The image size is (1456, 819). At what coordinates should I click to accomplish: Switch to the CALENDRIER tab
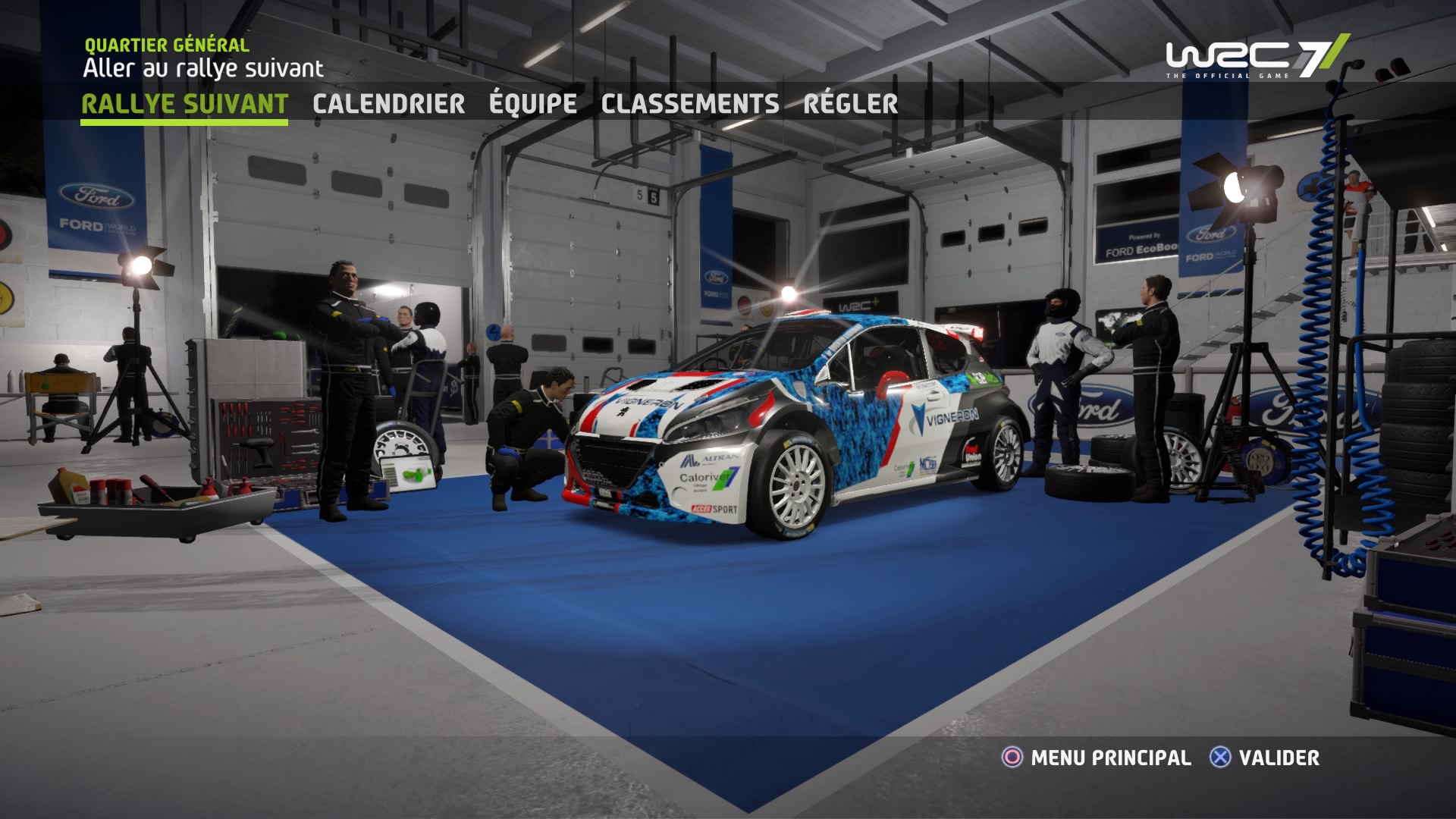click(389, 104)
